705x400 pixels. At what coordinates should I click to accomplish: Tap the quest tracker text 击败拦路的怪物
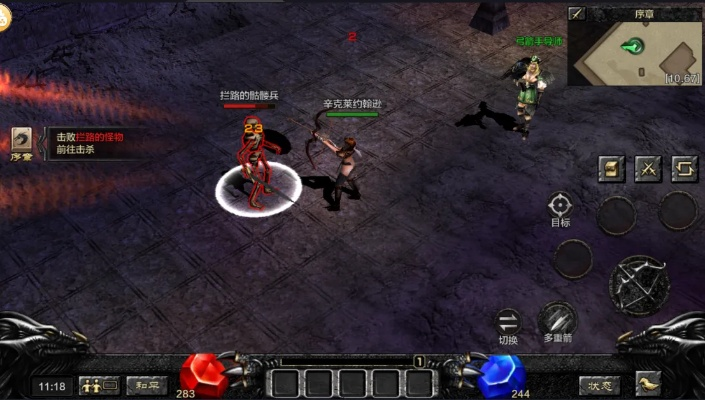(x=90, y=137)
